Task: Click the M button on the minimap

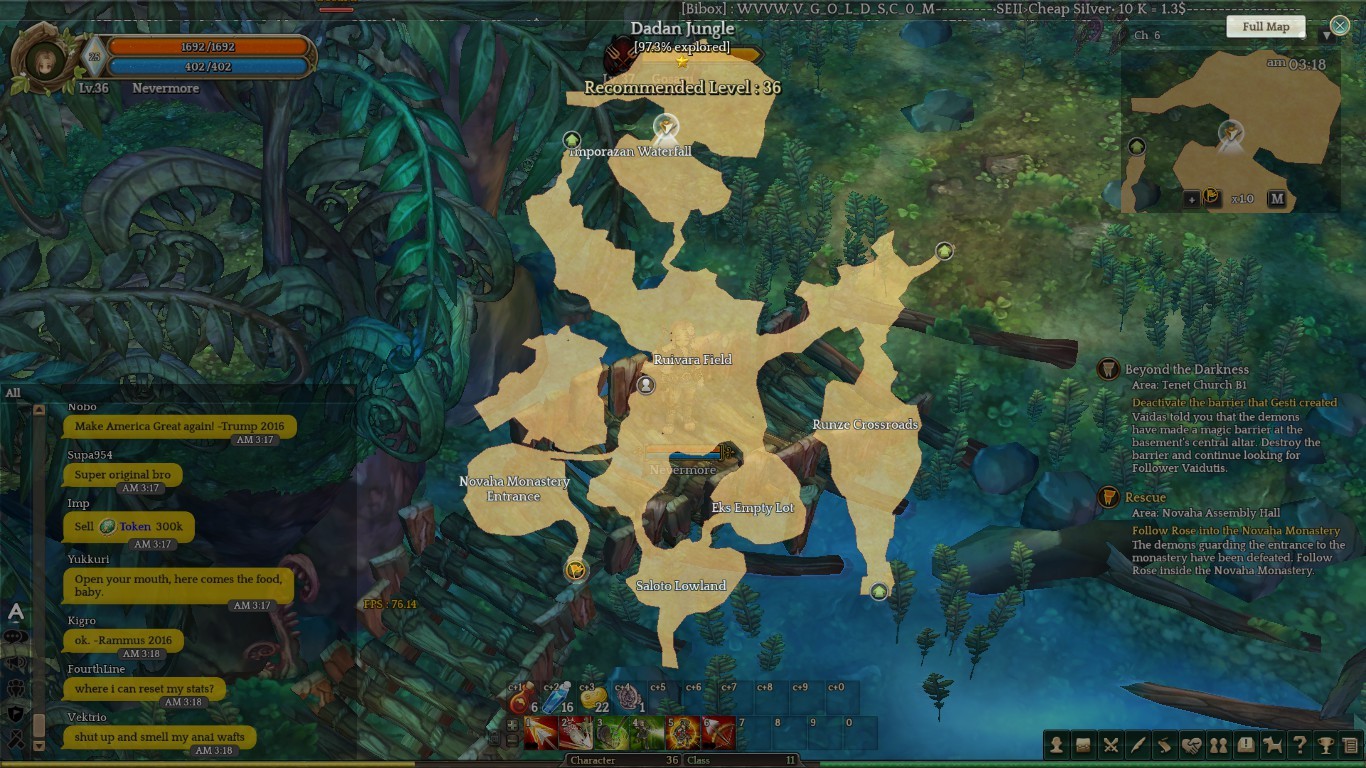Action: 1276,199
